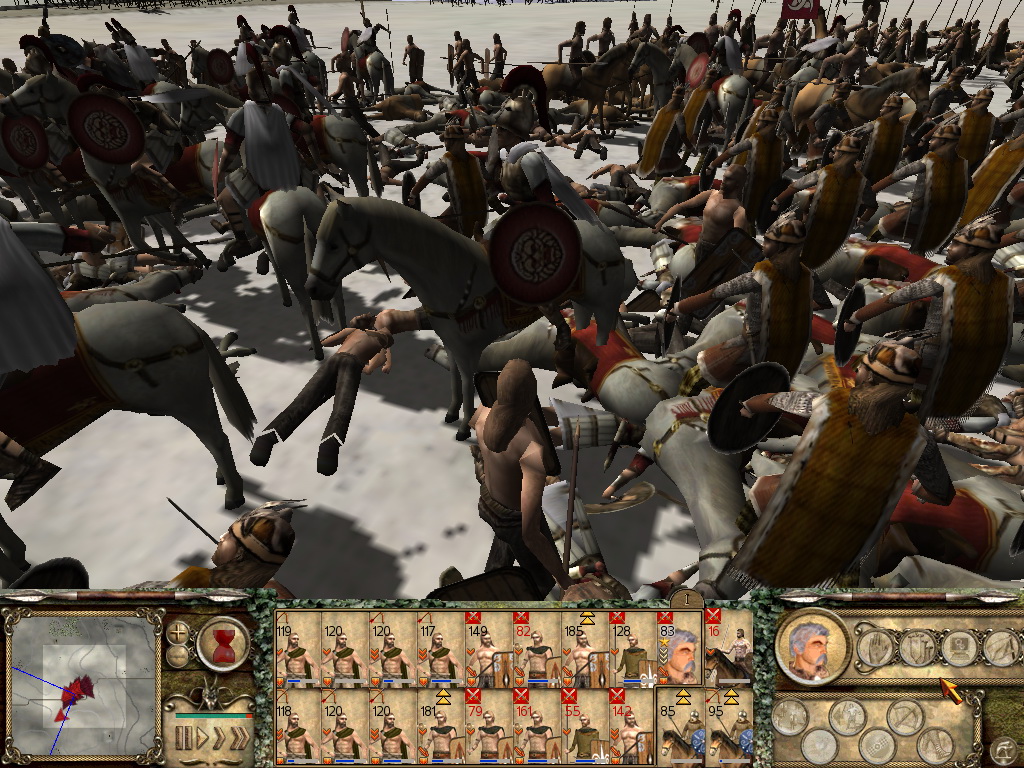Click the red hourglass button
The width and height of the screenshot is (1024, 768).
[222, 643]
